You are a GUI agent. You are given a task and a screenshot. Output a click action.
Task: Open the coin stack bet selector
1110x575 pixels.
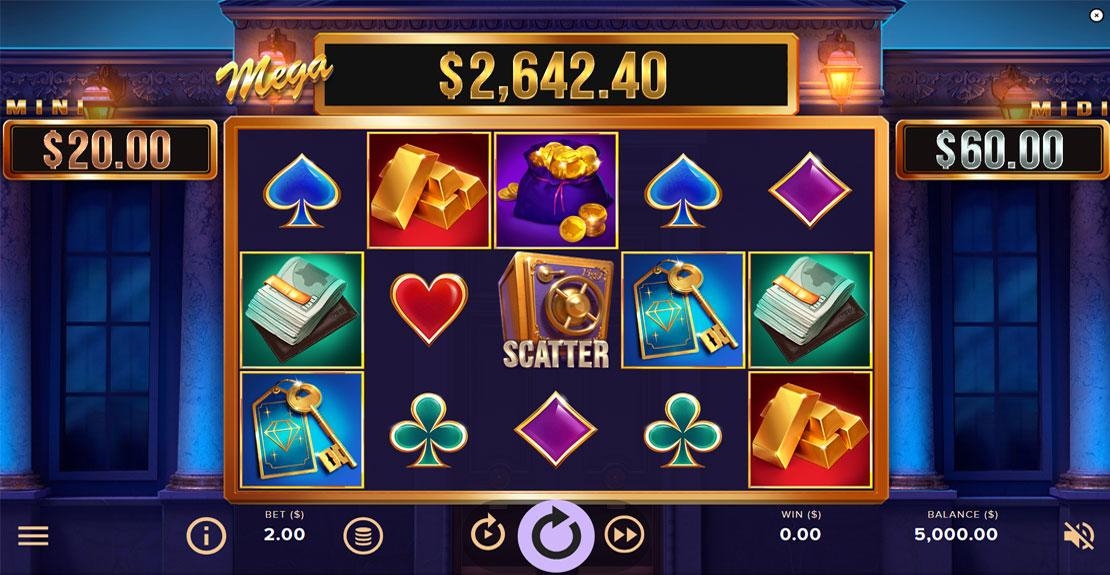(x=363, y=536)
